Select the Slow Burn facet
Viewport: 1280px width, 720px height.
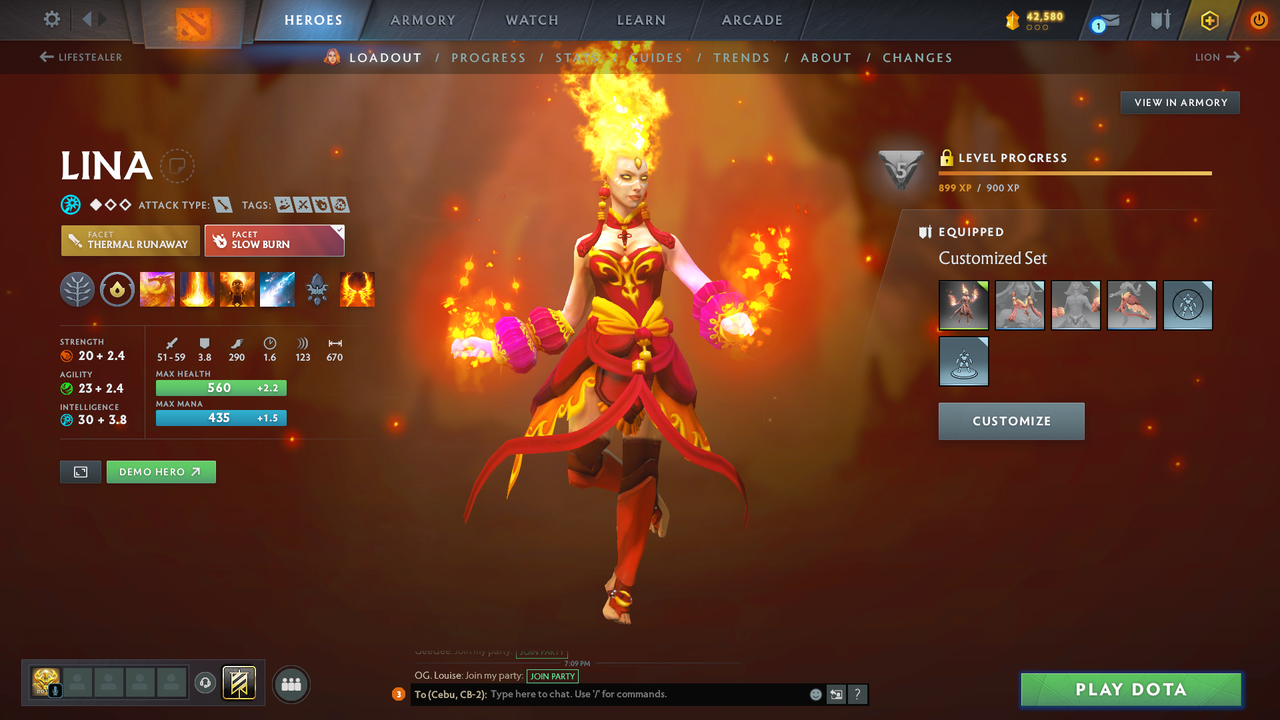[x=274, y=240]
